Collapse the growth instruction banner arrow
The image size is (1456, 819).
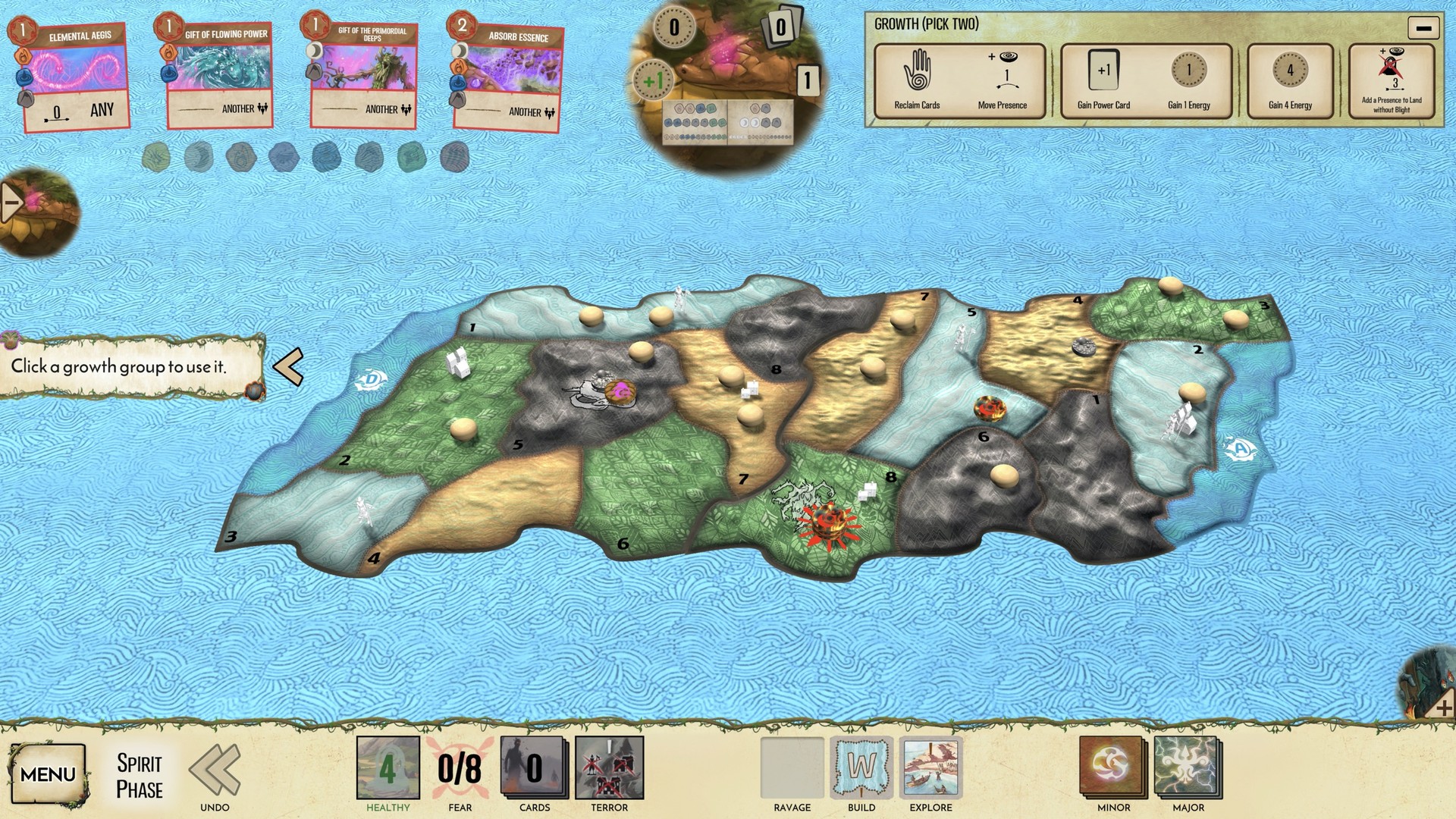click(288, 367)
